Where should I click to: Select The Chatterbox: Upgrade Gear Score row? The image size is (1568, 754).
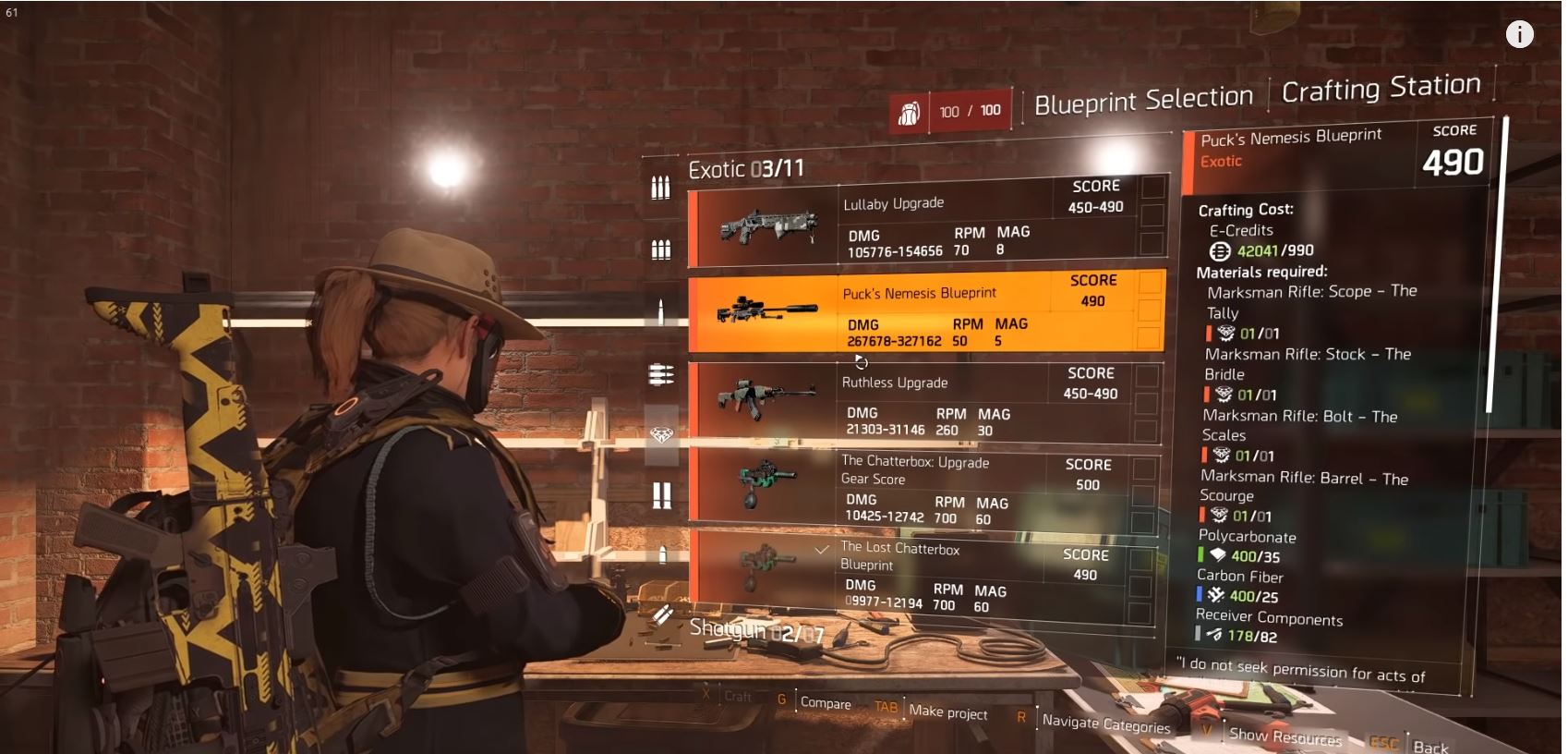point(923,490)
